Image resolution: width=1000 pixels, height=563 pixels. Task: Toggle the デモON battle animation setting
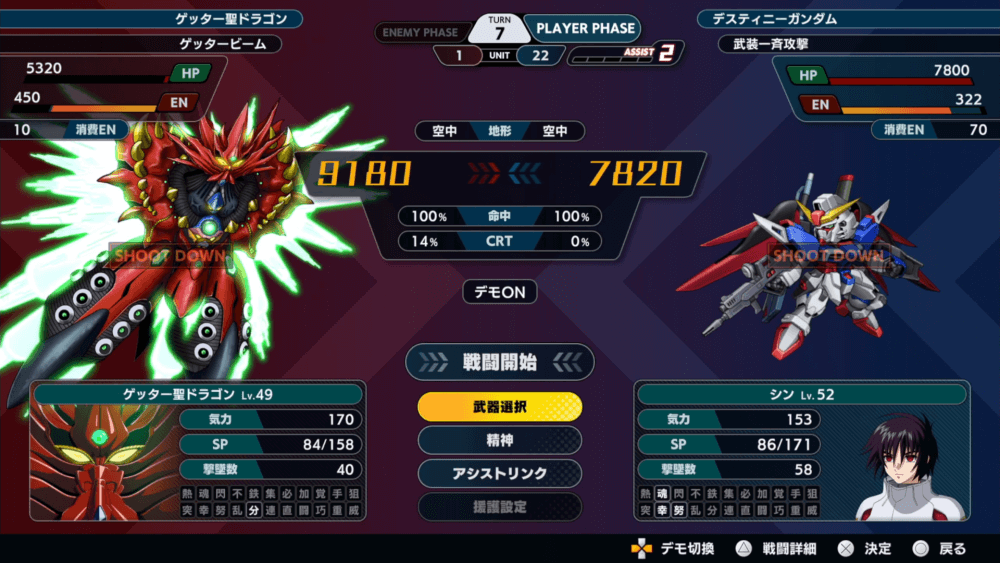tap(499, 292)
